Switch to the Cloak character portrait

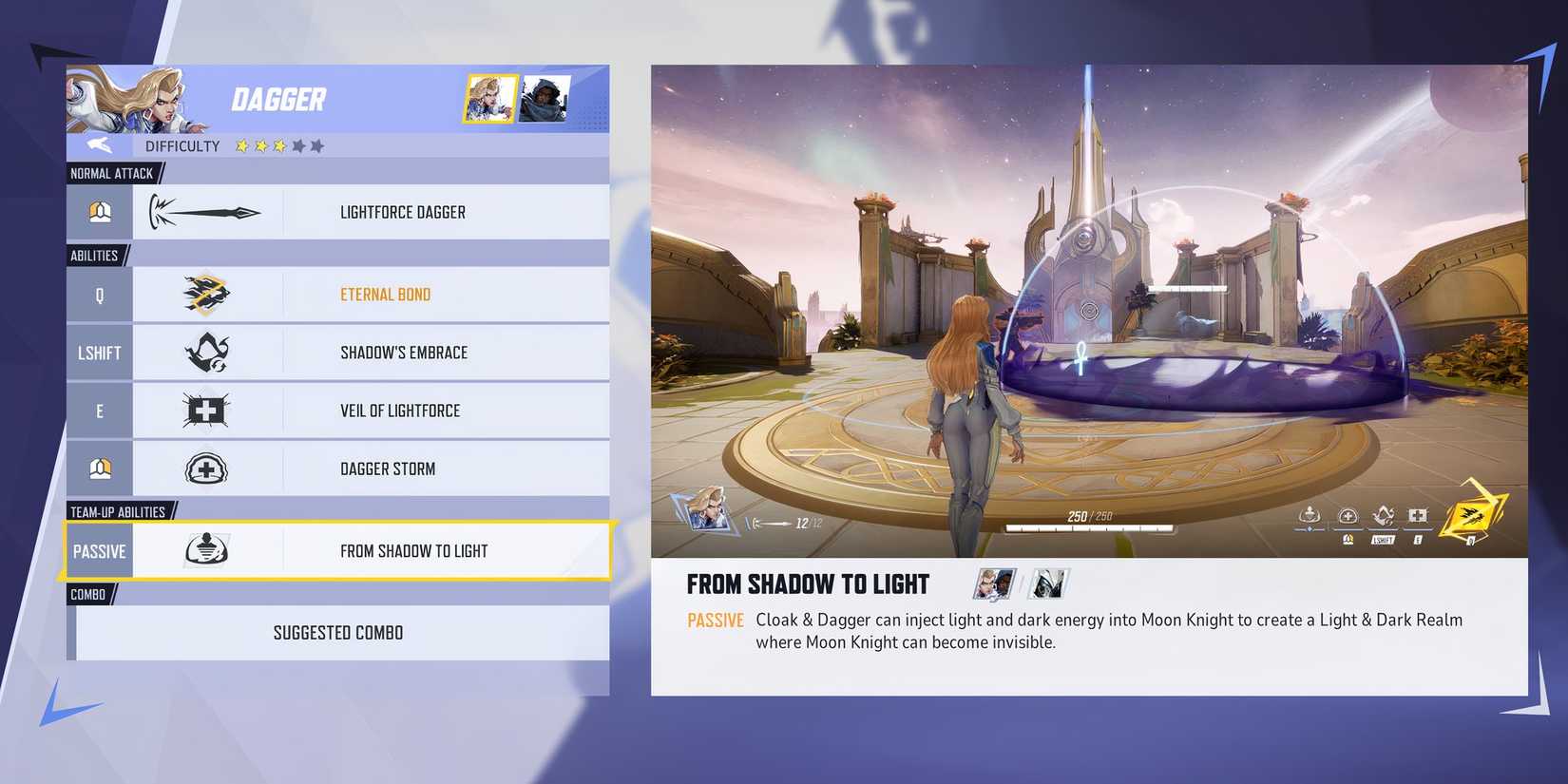click(545, 99)
